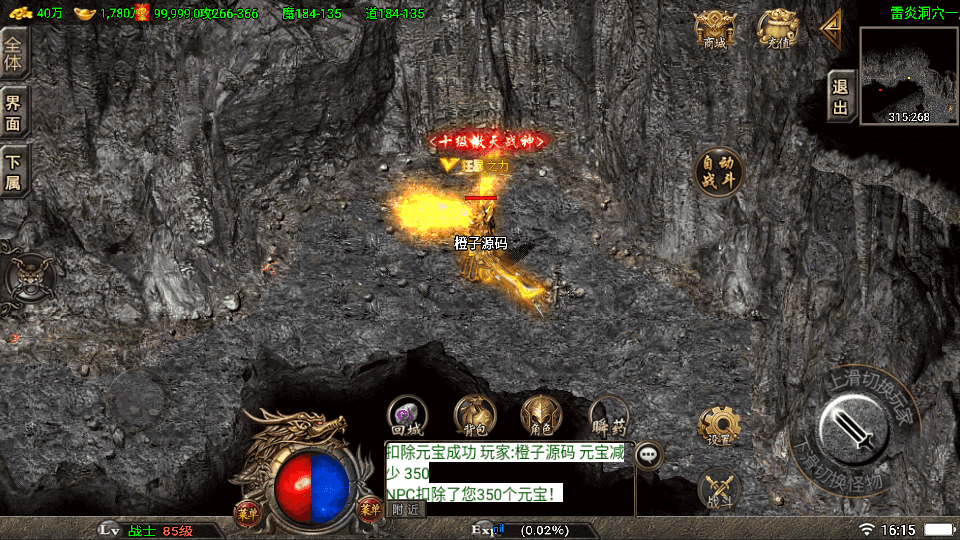Open the 背包 backpack
Screen dimensions: 960x540
tap(474, 415)
